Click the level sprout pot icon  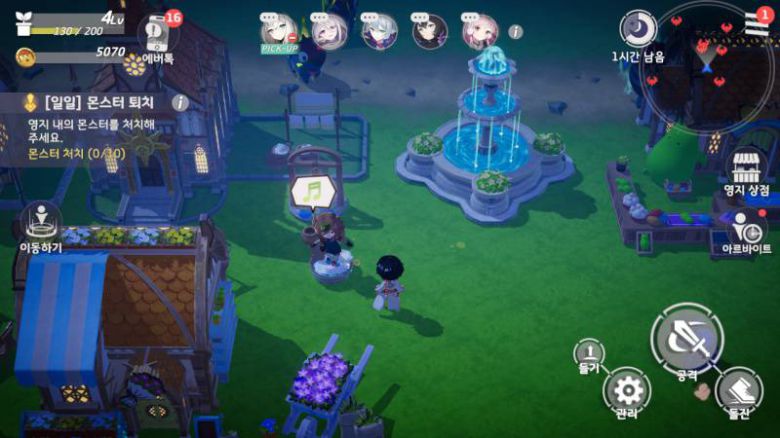pyautogui.click(x=24, y=25)
